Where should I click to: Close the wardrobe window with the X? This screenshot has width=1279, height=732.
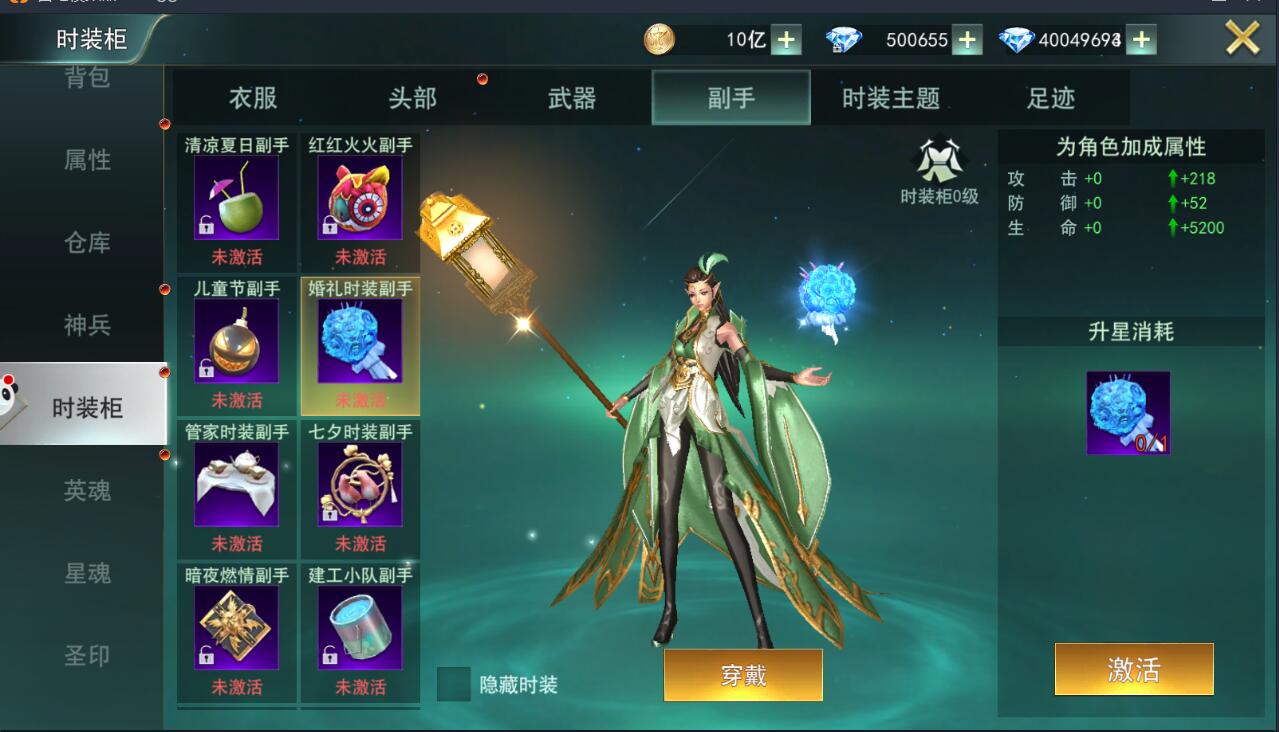click(1242, 39)
